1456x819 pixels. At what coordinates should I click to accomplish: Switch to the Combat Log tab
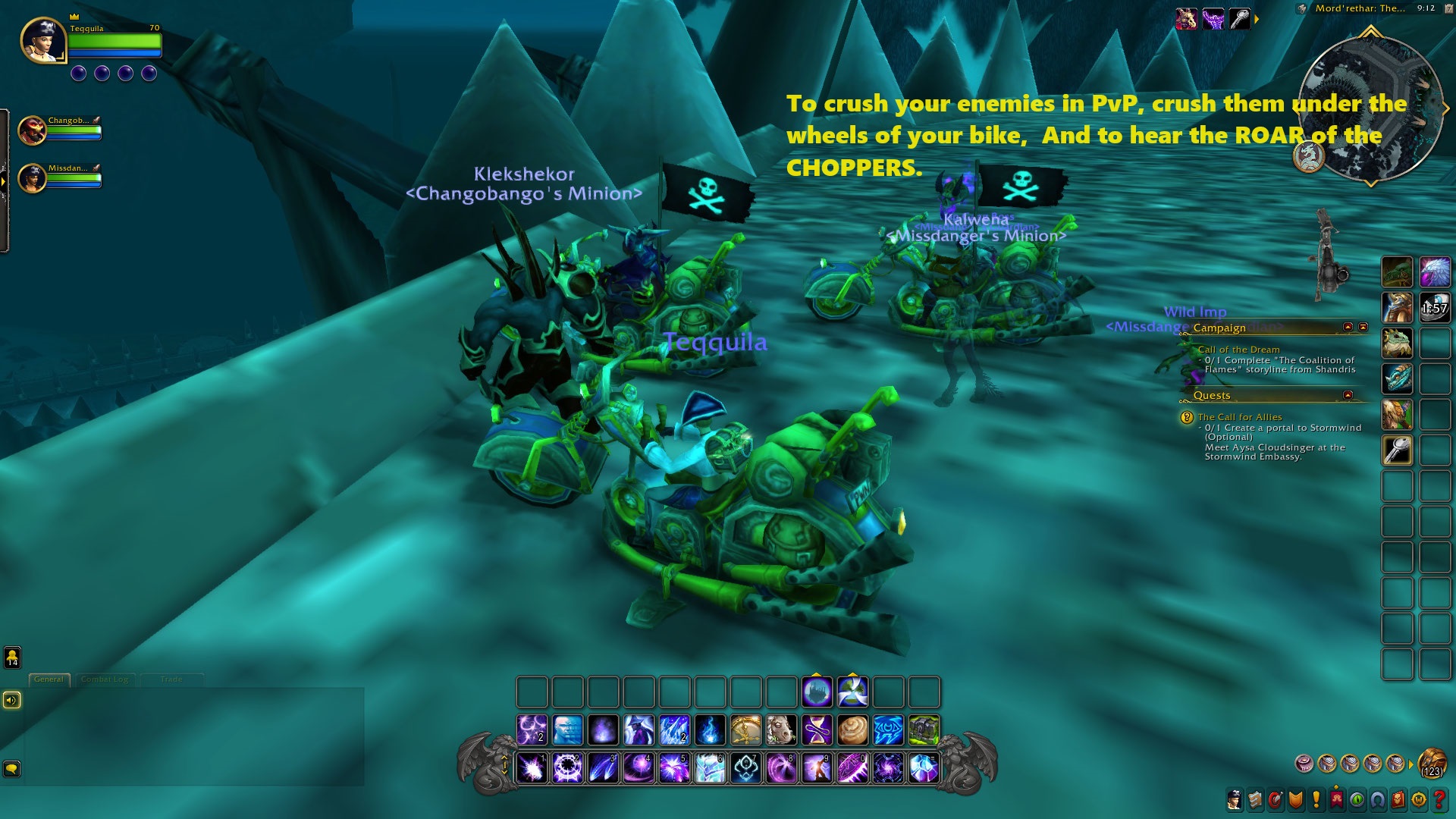pos(105,679)
